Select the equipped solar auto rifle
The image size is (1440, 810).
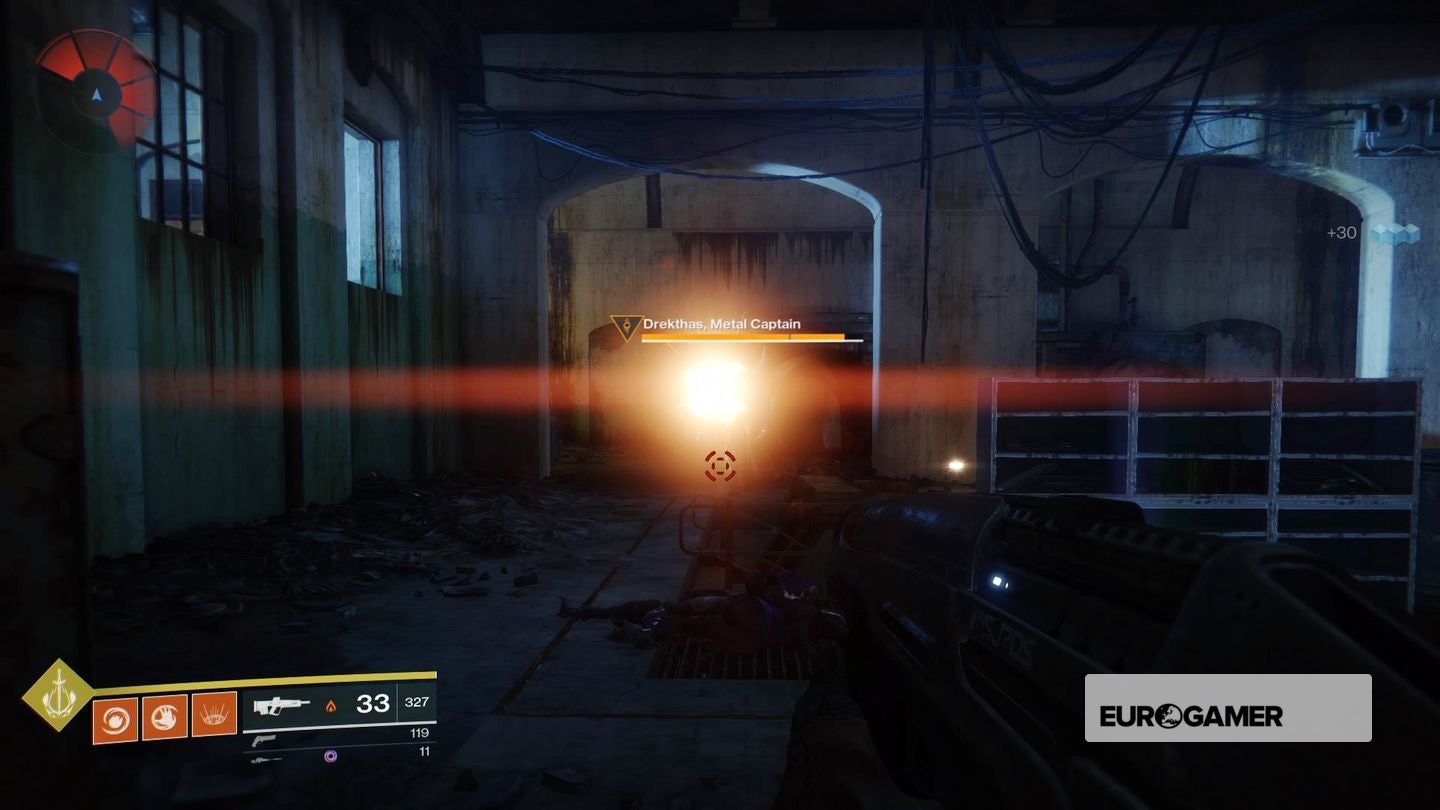[282, 705]
